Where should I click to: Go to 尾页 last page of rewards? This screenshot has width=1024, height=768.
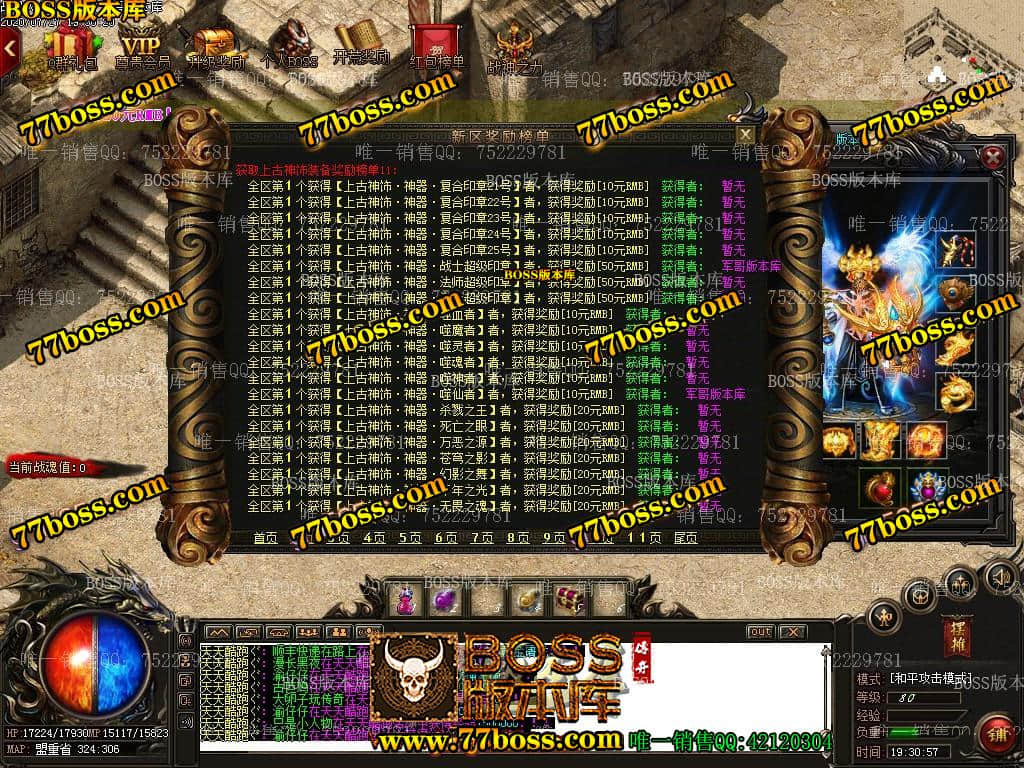coord(686,538)
